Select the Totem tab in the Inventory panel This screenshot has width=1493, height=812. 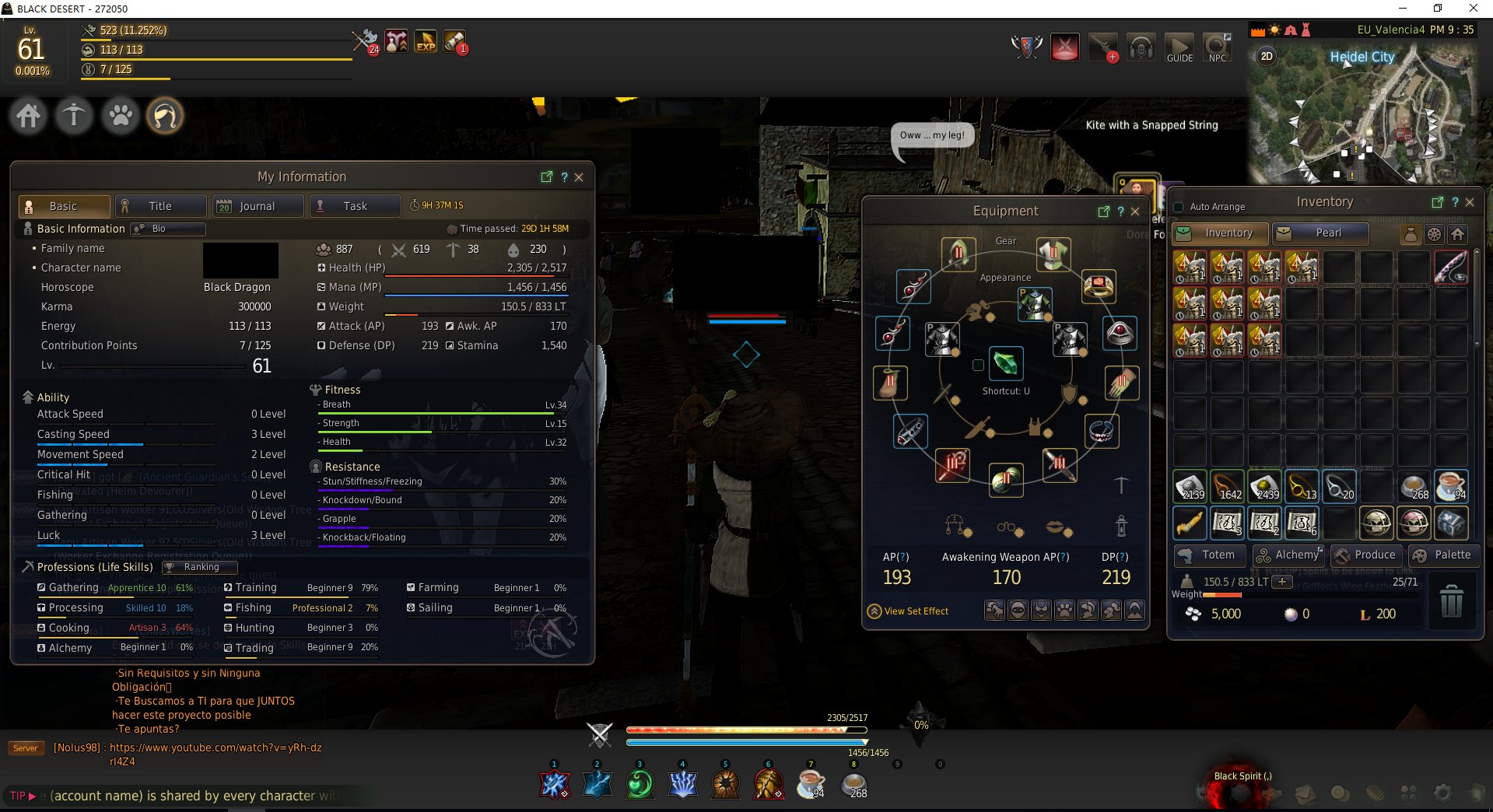point(1211,555)
